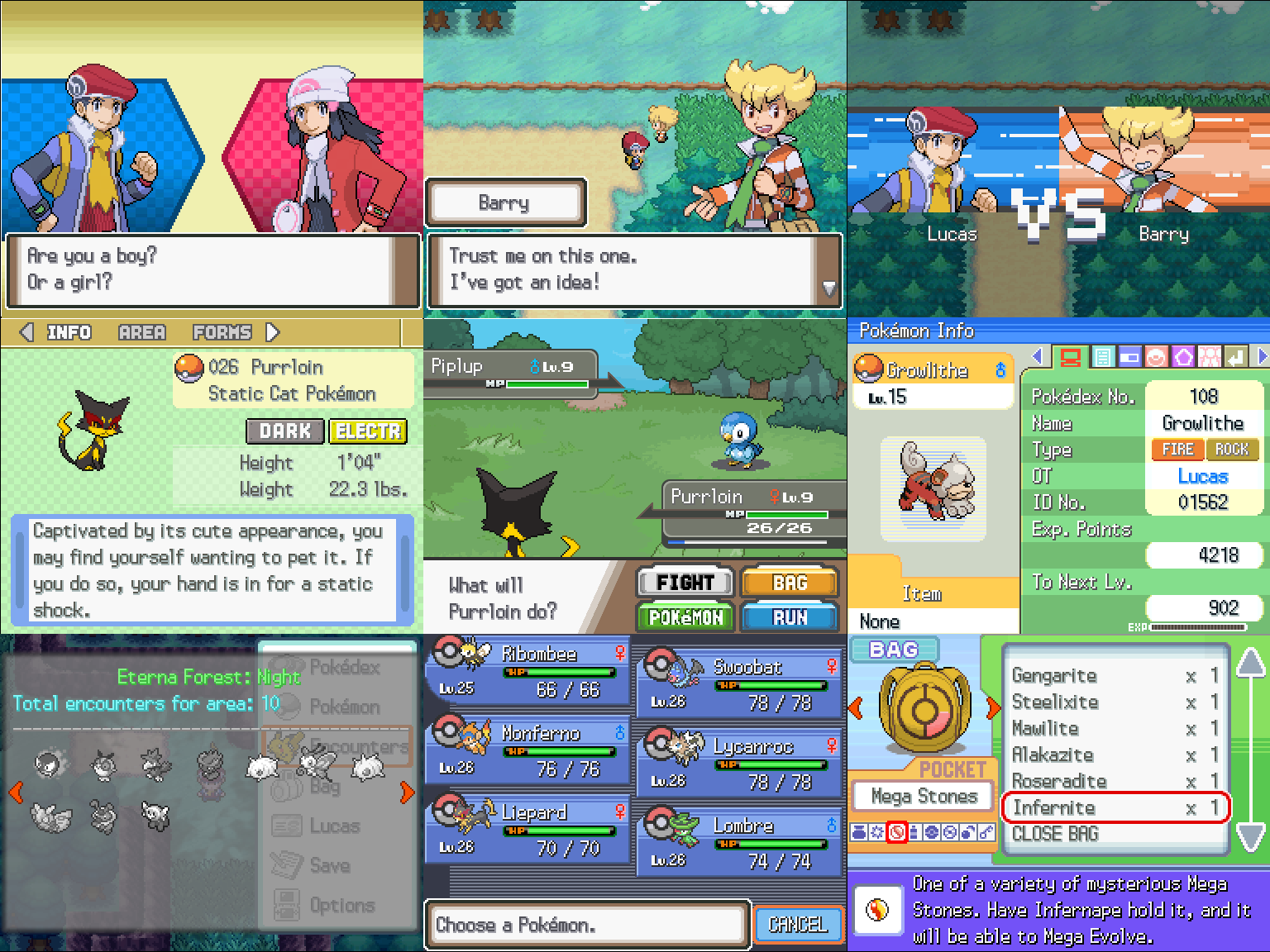Choose FIGHT in the battle menu
Image resolution: width=1270 pixels, height=952 pixels.
pos(685,583)
